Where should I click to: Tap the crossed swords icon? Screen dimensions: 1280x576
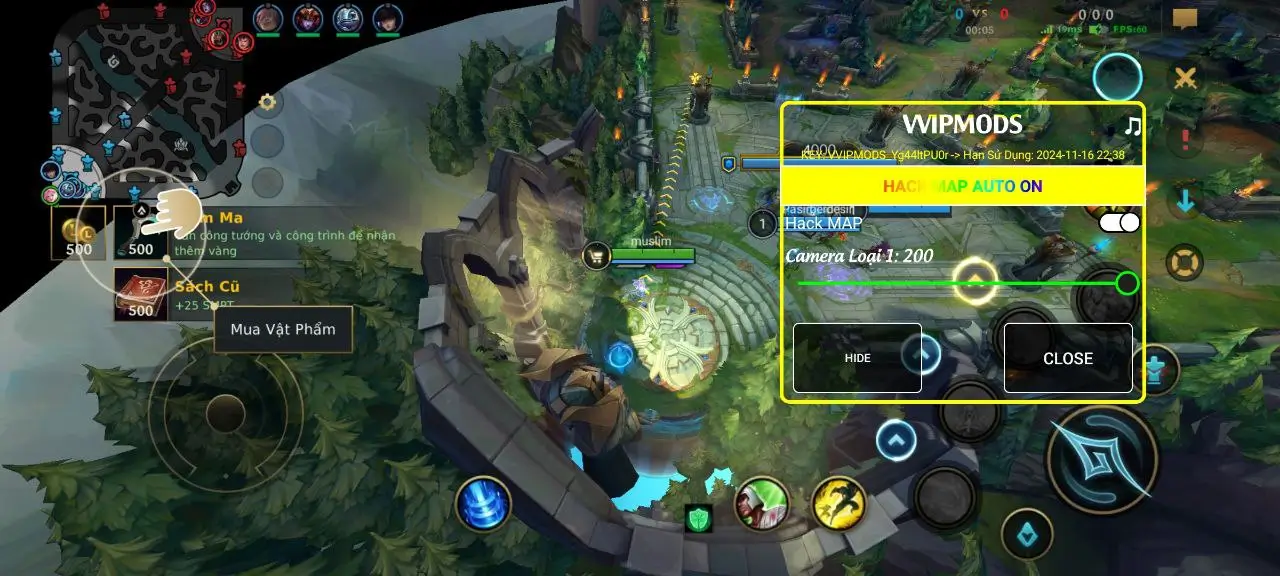(1185, 78)
